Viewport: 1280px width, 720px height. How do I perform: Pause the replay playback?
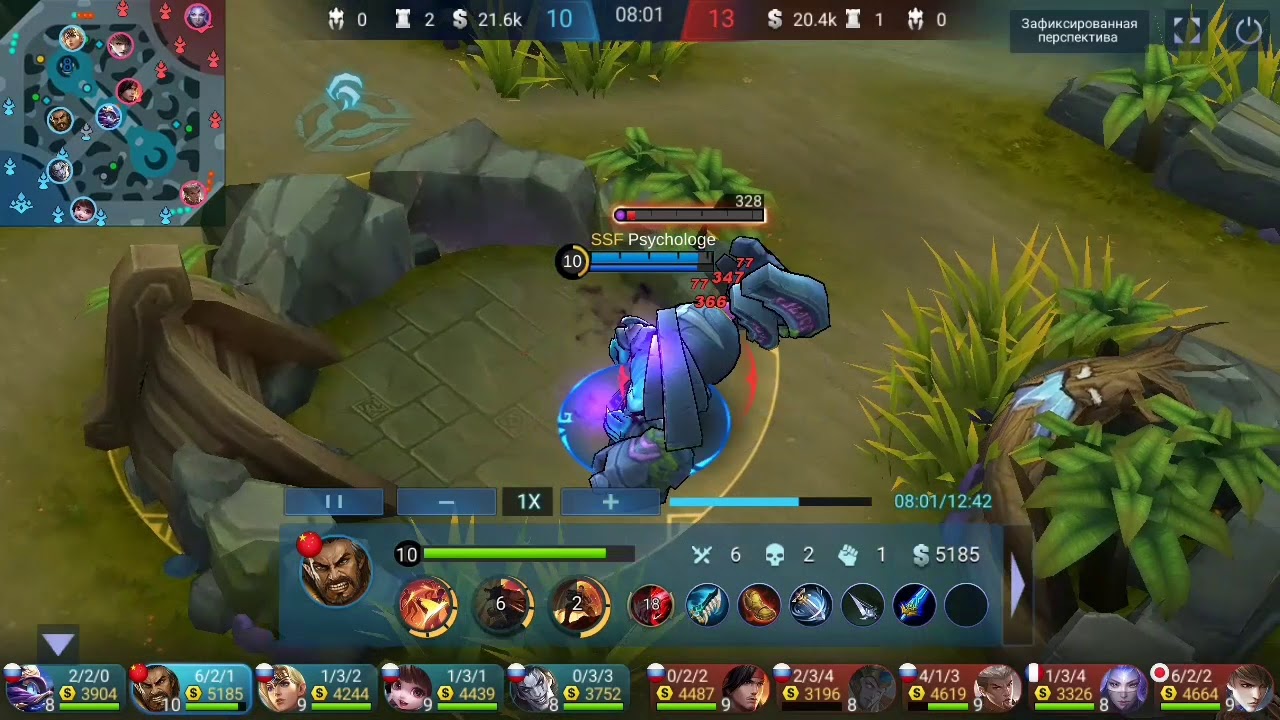tap(334, 502)
